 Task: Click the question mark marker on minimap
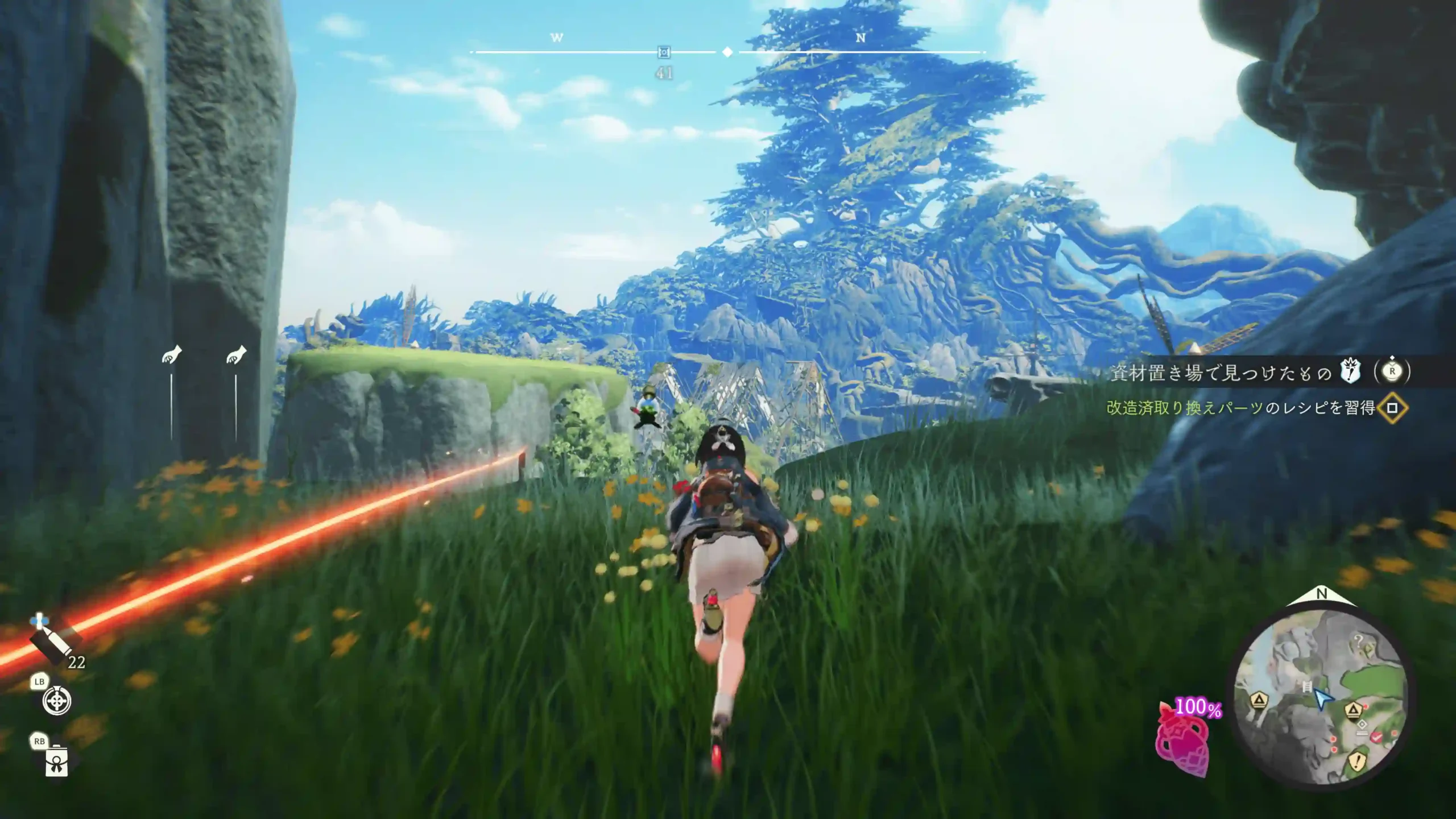pos(1359,642)
